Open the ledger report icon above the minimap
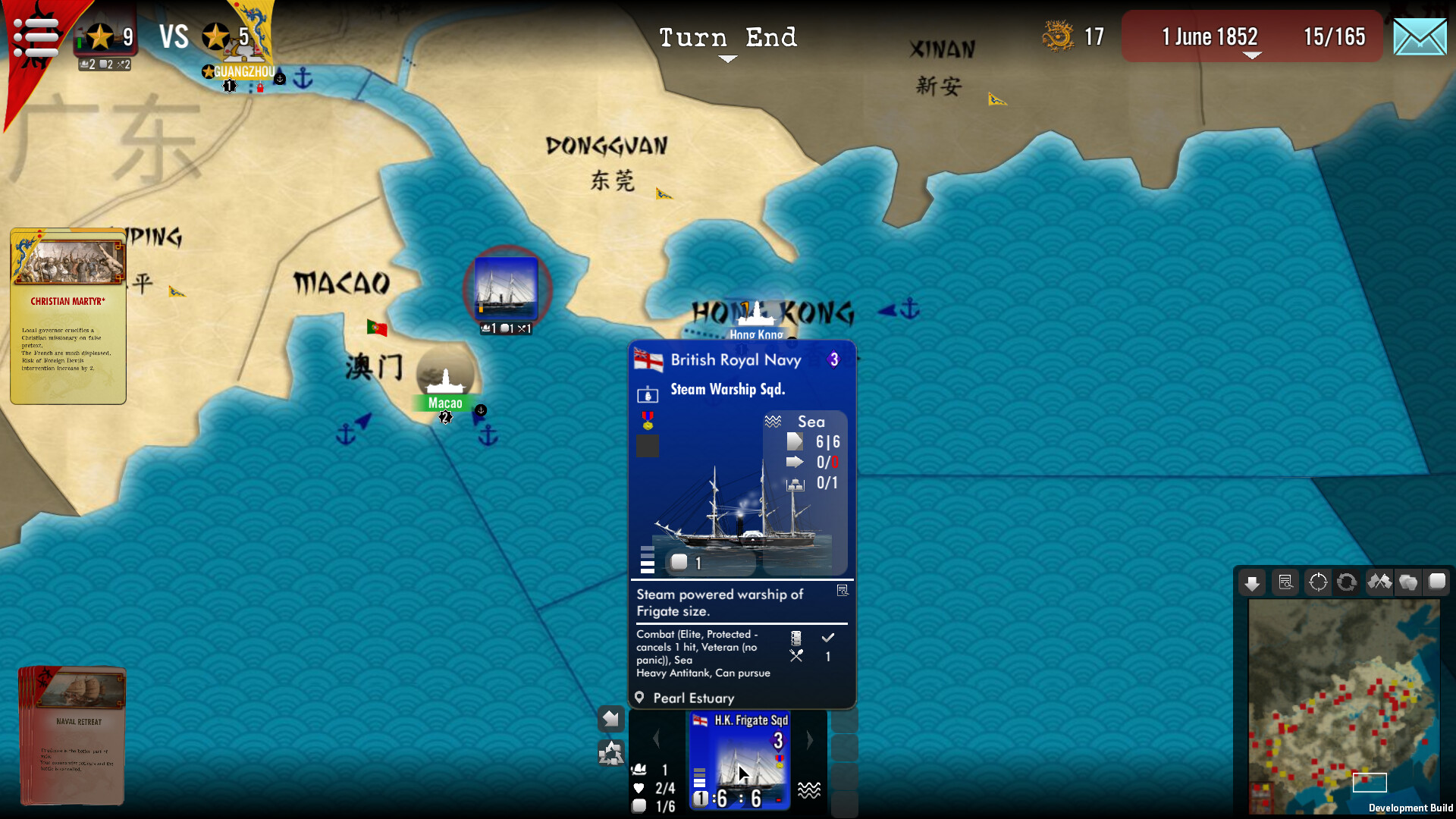Viewport: 1456px width, 819px height. [x=1285, y=582]
